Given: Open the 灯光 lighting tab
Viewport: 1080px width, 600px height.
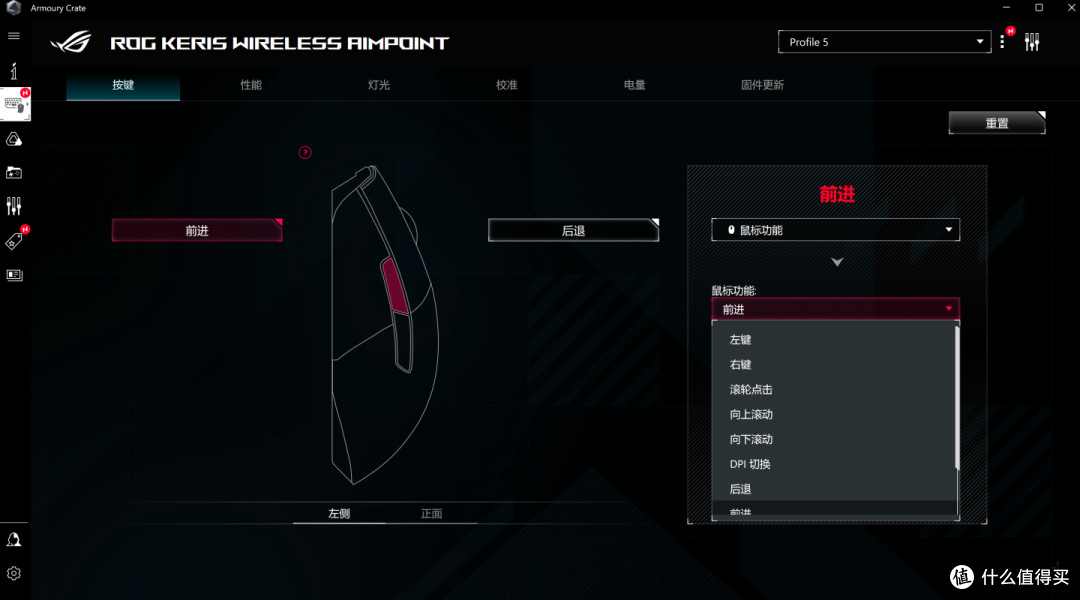Looking at the screenshot, I should [x=379, y=85].
